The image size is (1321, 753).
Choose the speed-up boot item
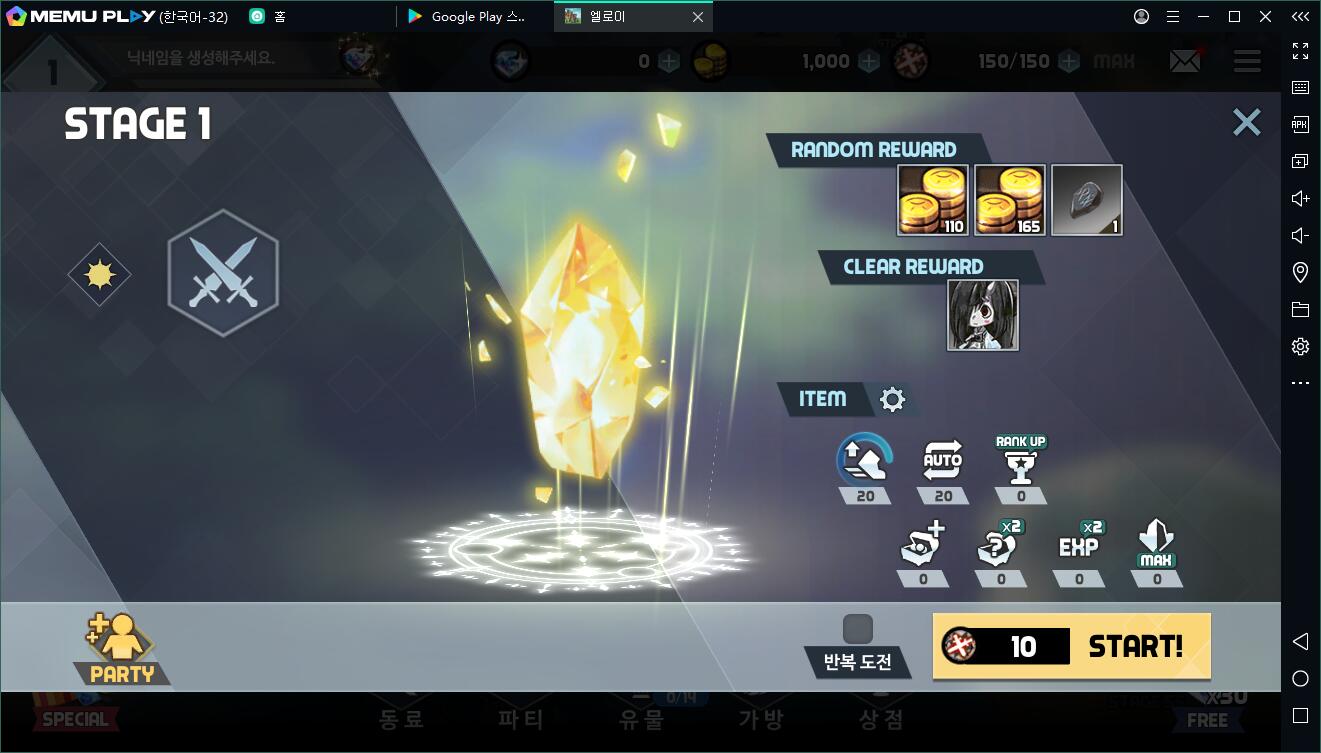pos(864,461)
